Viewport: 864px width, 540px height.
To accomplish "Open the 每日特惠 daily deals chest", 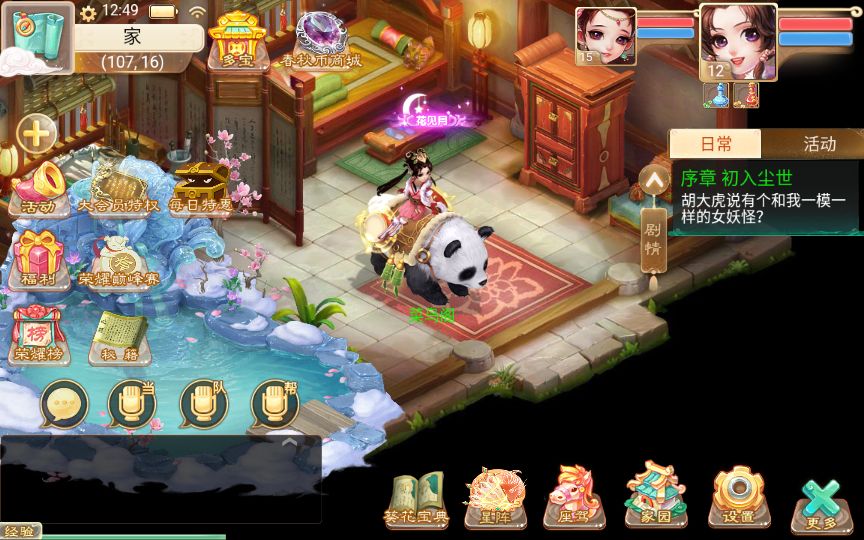I will coord(200,188).
